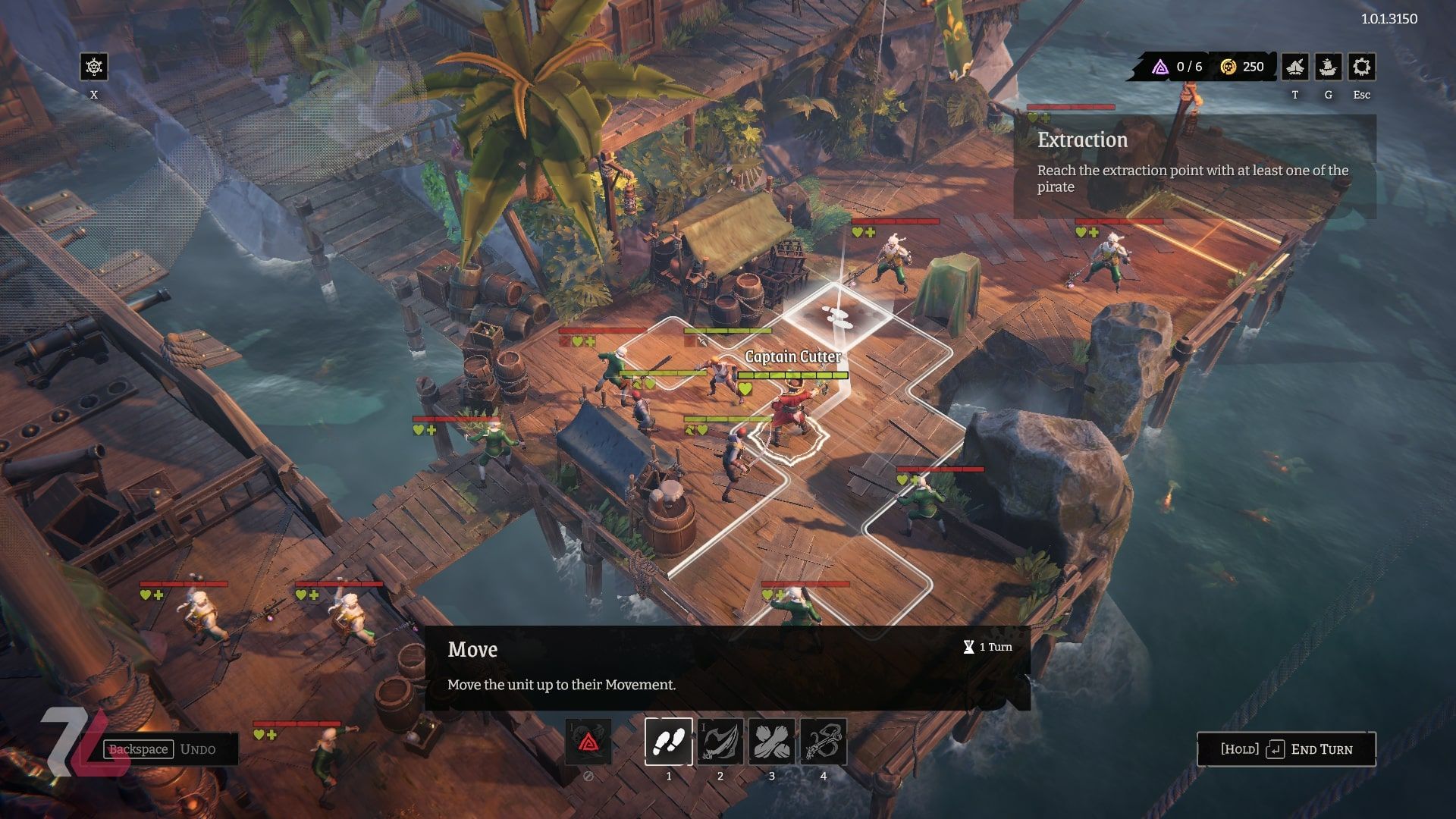Open the settings gear menu
This screenshot has width=1456, height=819.
pyautogui.click(x=1361, y=67)
